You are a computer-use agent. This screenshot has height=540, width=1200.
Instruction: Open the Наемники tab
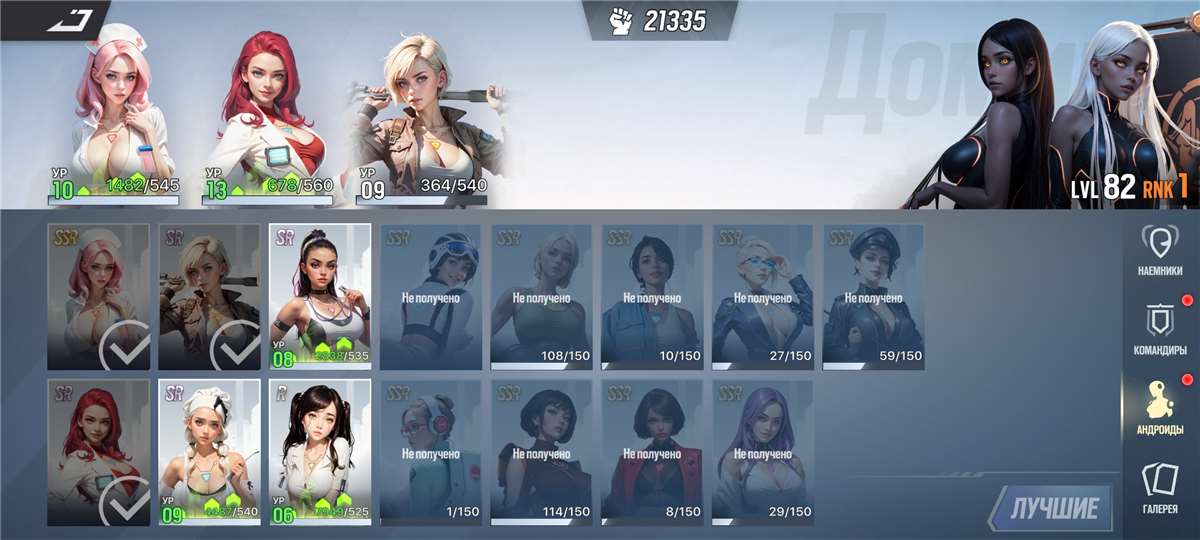point(1160,250)
